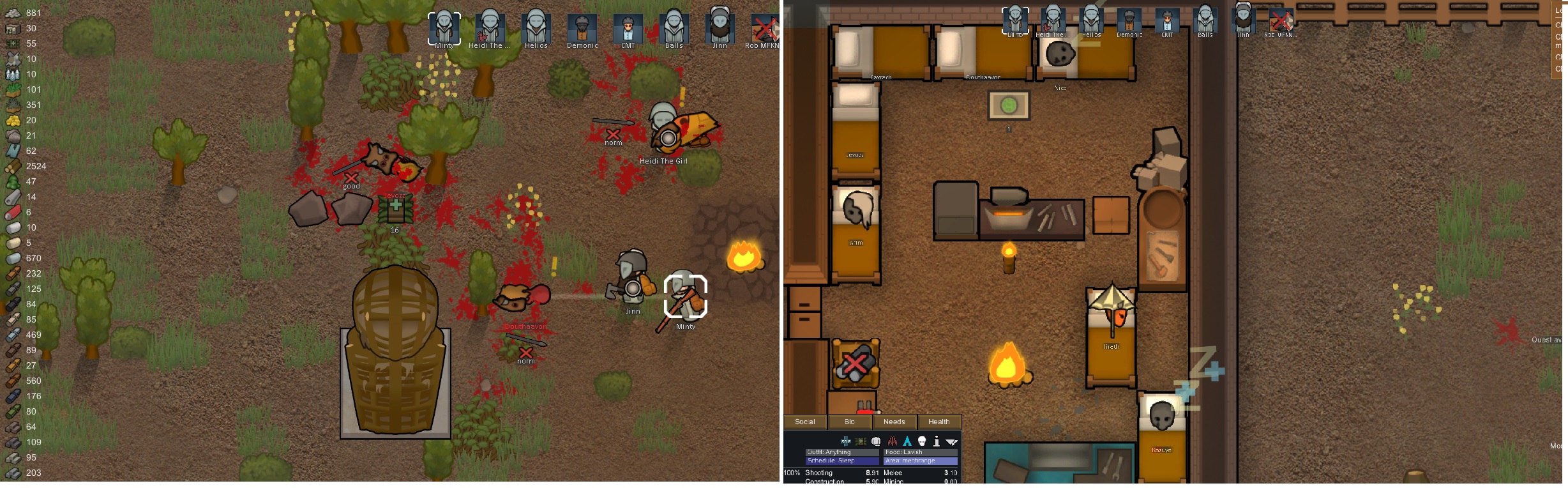Screen dimensions: 1568x488
Task: Click the white skull xenotype icon
Action: 921,442
